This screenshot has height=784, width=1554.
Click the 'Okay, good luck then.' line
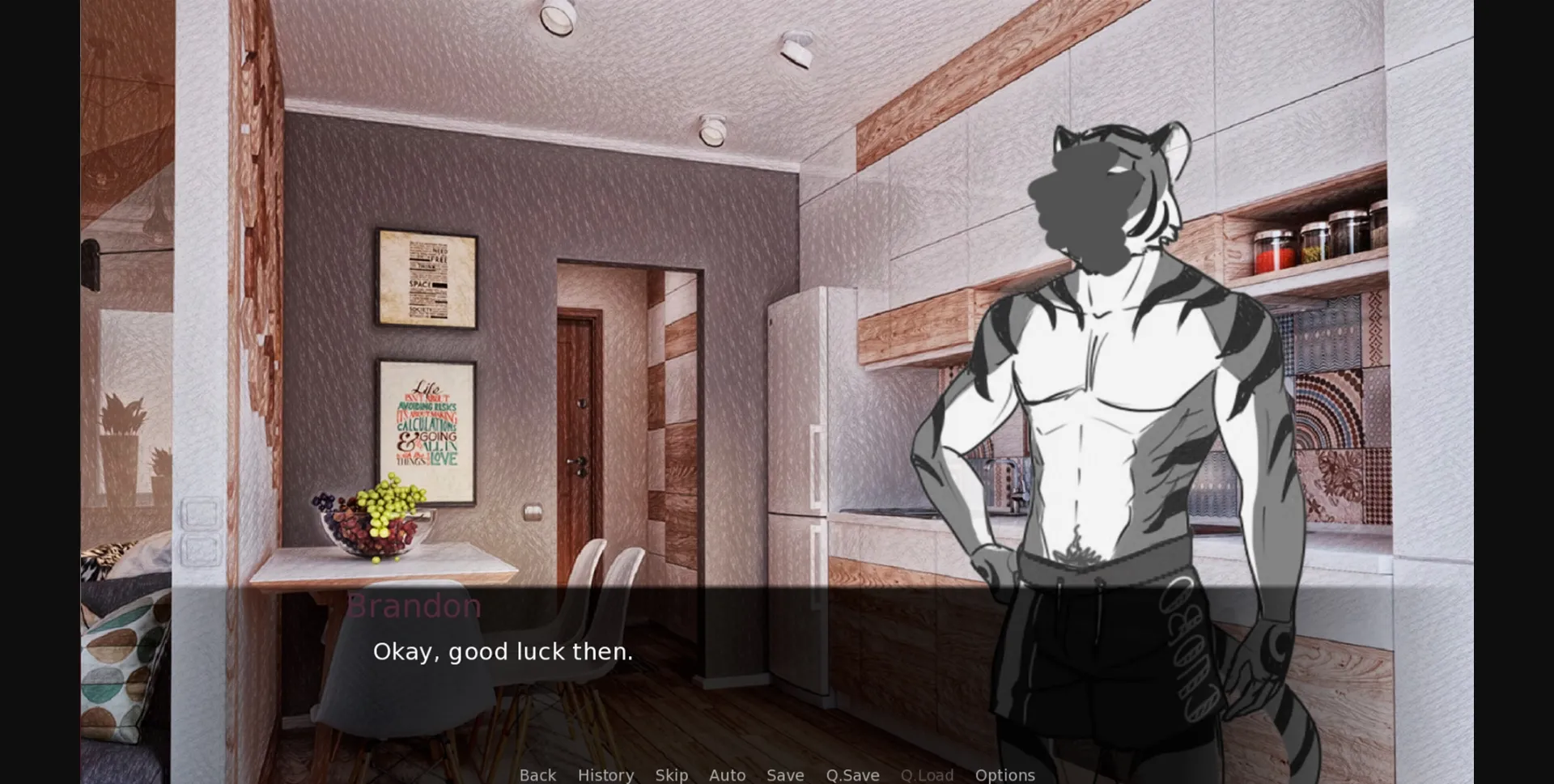[503, 651]
